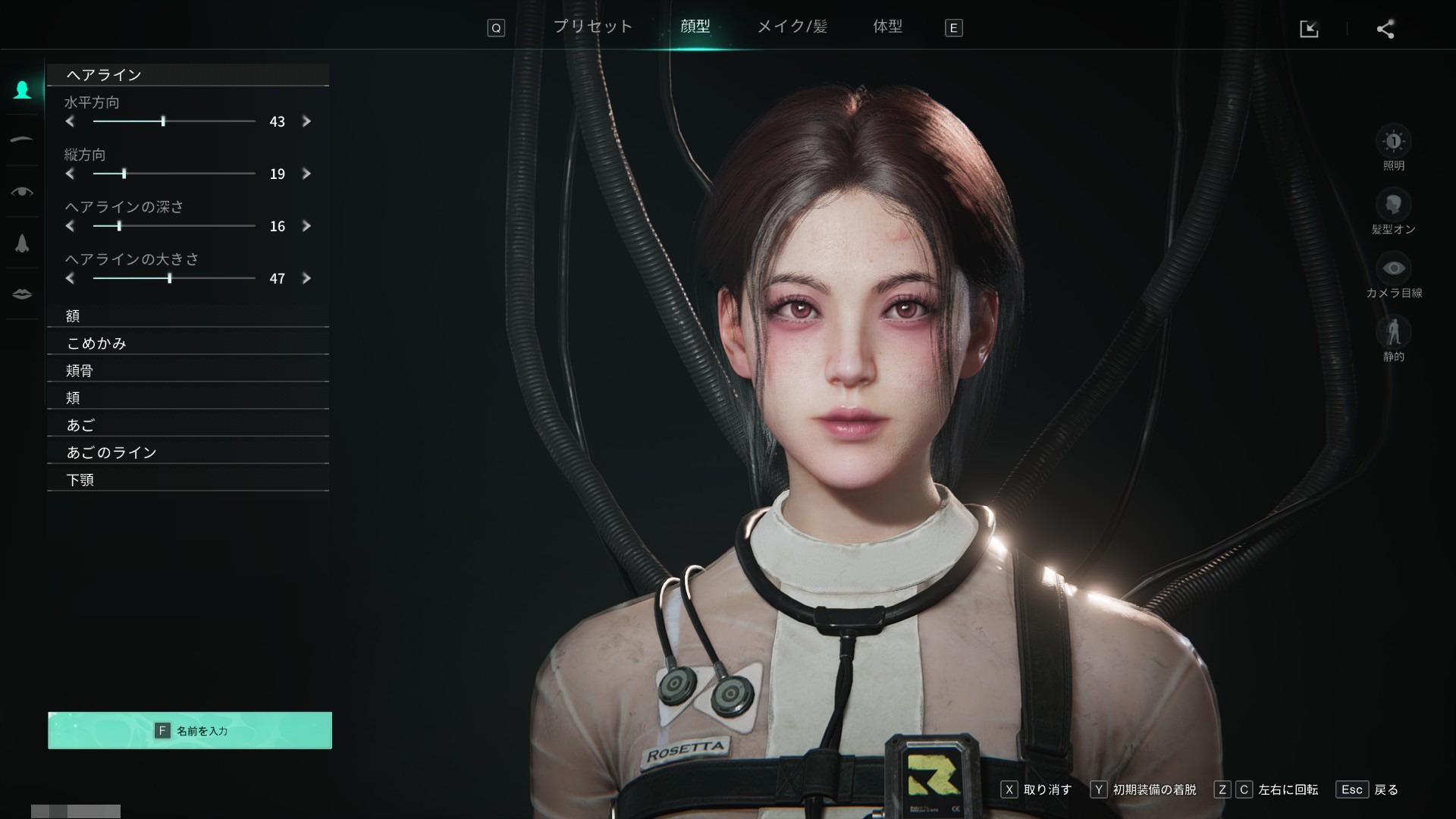The image size is (1456, 819).
Task: Show the あごのライン settings
Action: pos(188,453)
